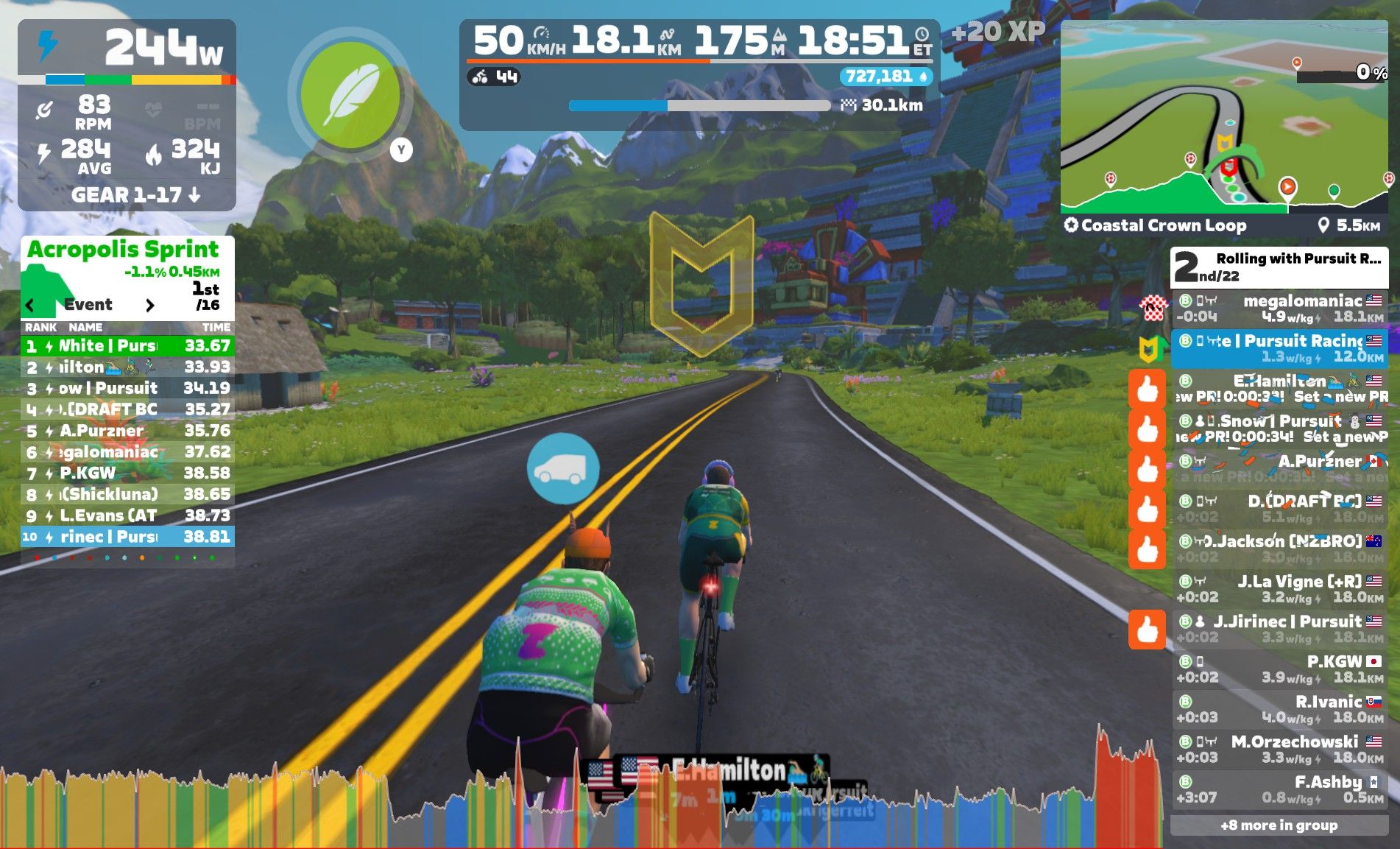Open the Coastal Crown Loop minimap
Viewport: 1400px width, 849px height.
point(1223,116)
